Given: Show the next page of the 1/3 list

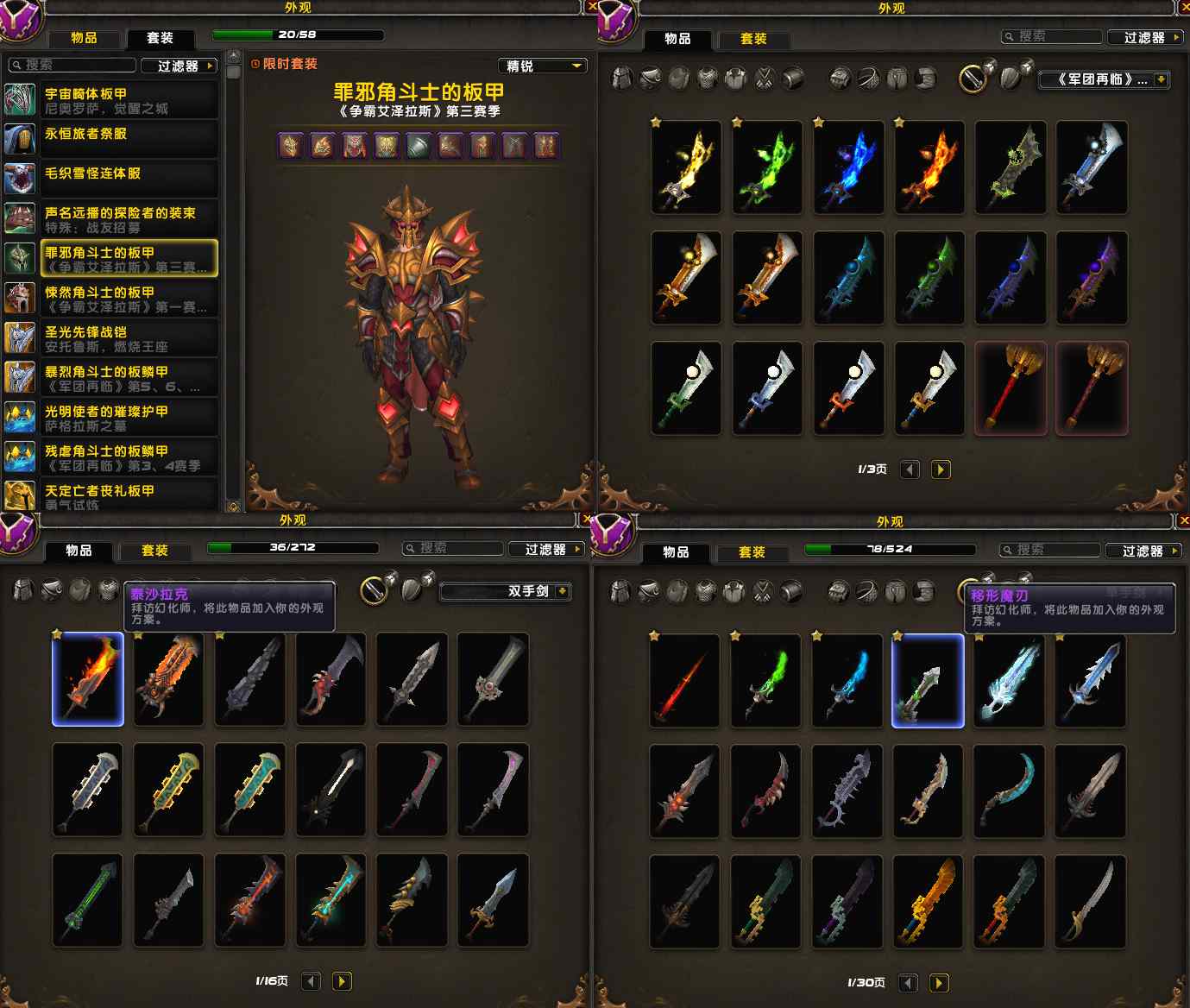Looking at the screenshot, I should [941, 469].
